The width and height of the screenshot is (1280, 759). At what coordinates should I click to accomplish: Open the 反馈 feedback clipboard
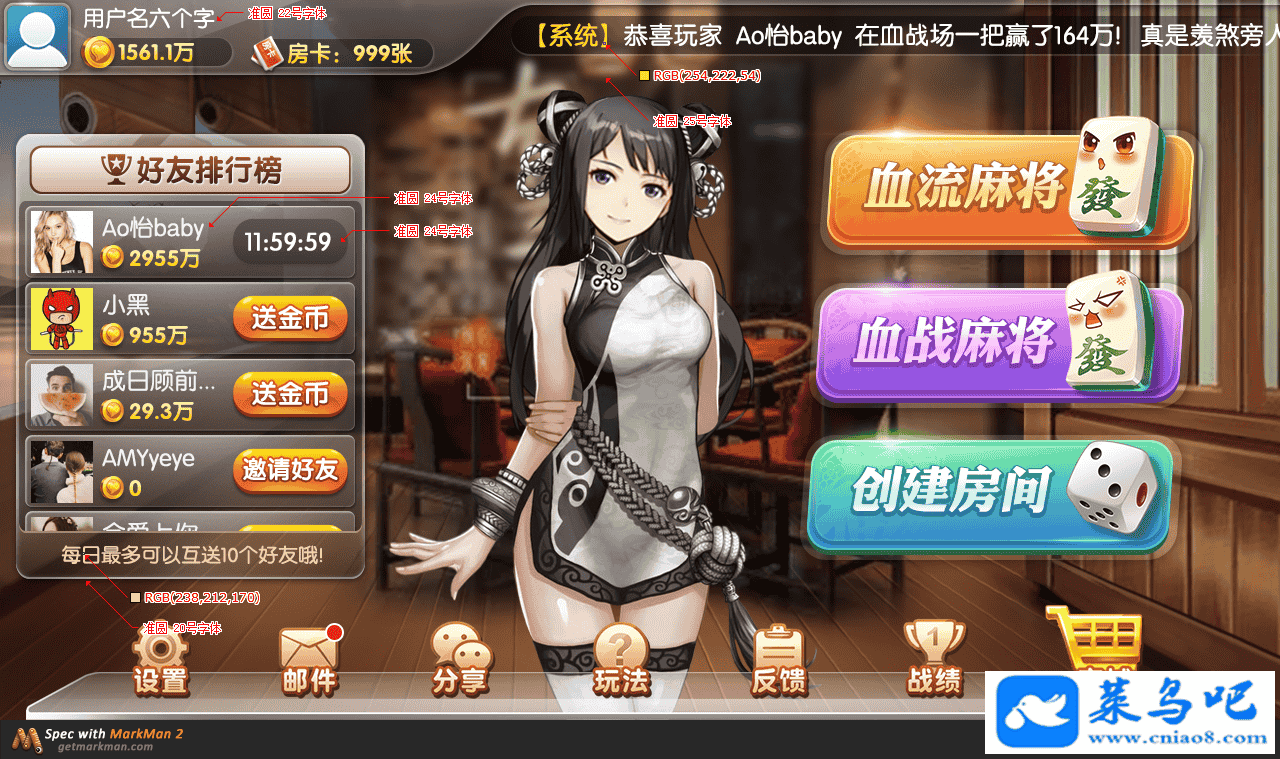tap(778, 661)
